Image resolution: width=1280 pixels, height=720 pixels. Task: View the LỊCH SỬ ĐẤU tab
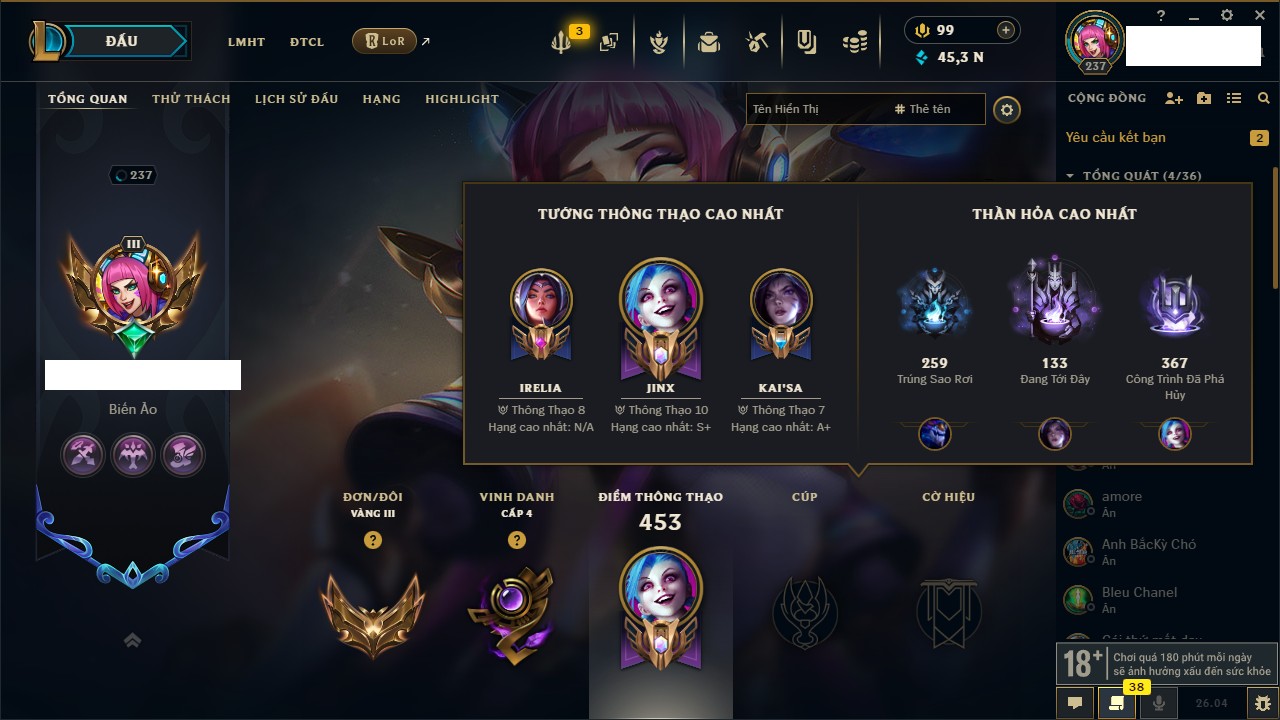(296, 99)
